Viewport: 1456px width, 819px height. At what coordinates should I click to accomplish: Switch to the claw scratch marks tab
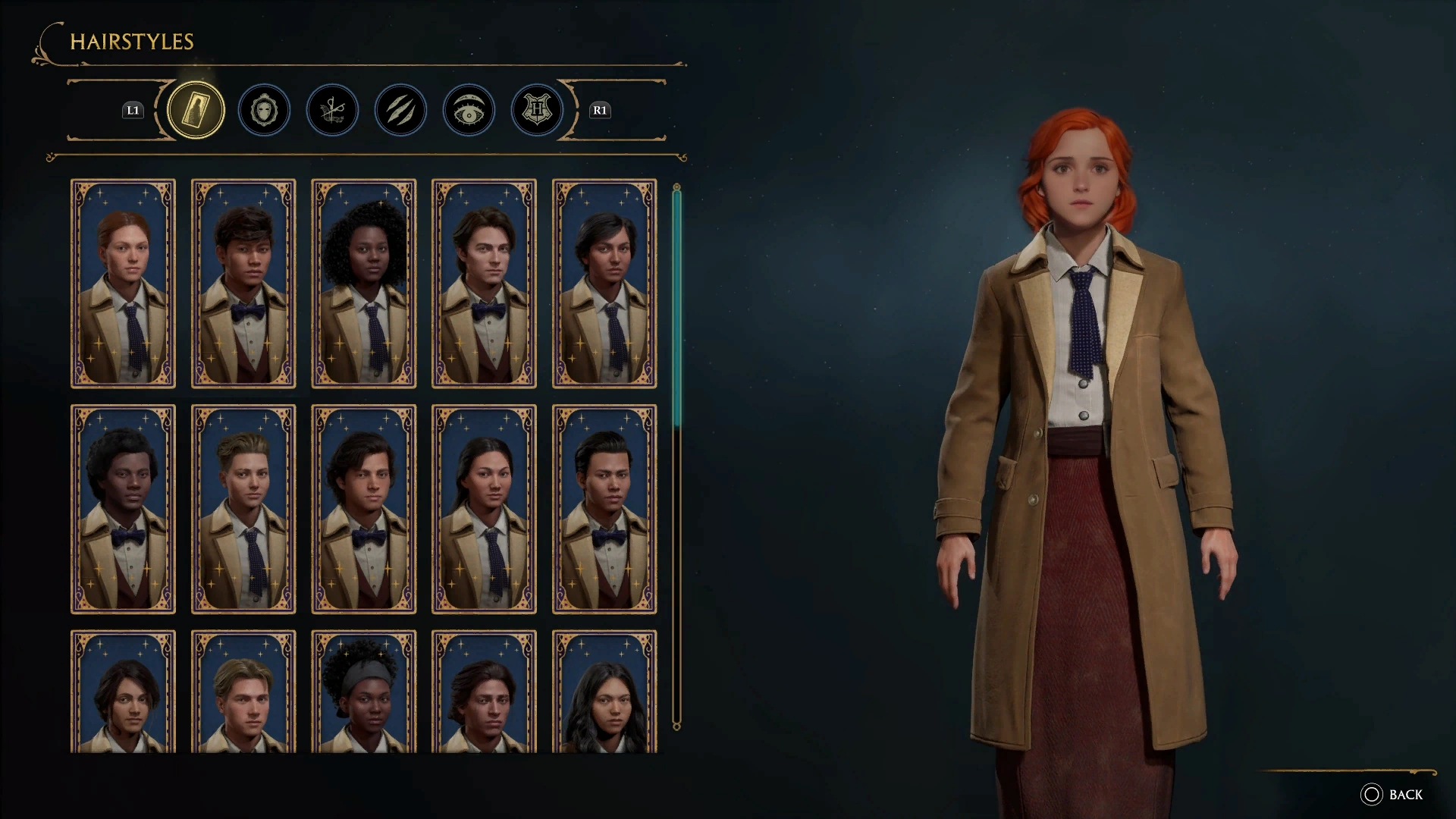tap(400, 111)
